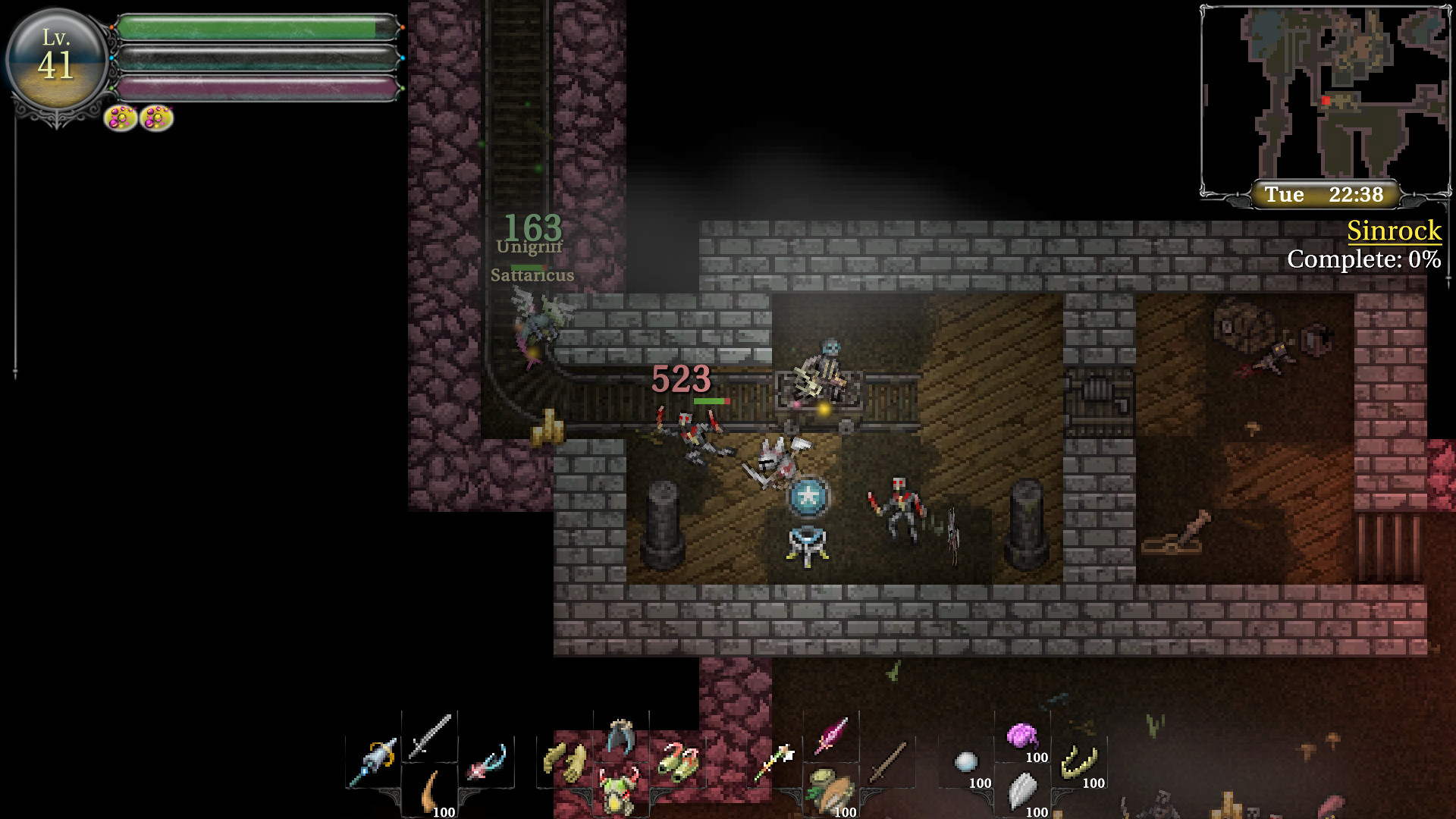
Task: Click the horned beetle creature item
Action: (617, 789)
